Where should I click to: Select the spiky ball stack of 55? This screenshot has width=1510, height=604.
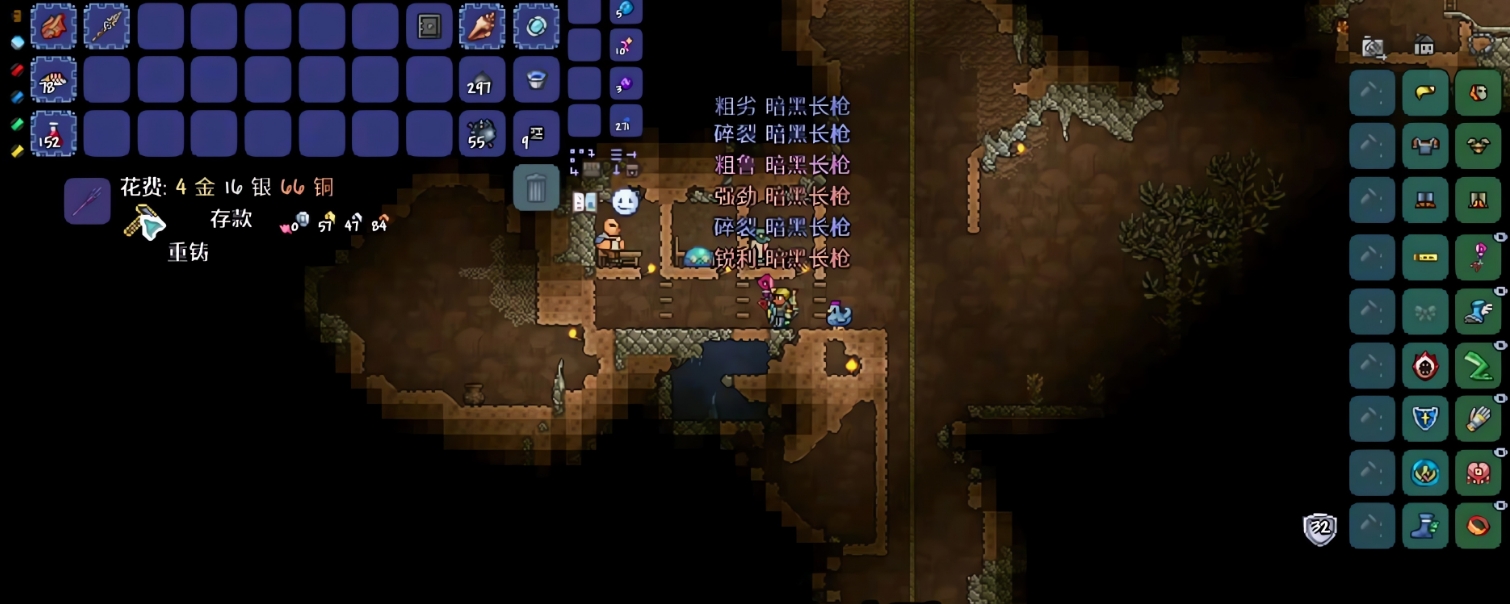pos(482,133)
